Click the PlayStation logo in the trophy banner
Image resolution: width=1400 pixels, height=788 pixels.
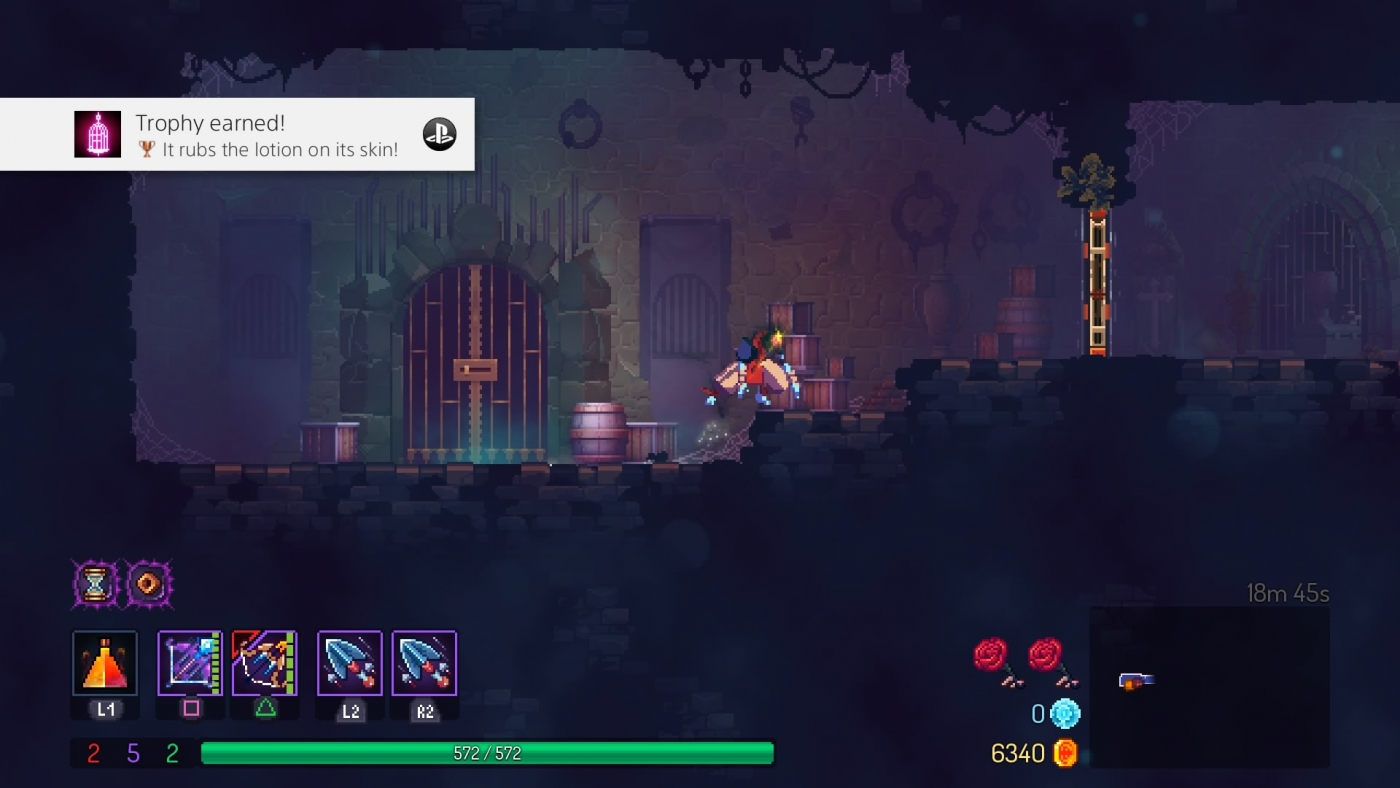(438, 133)
